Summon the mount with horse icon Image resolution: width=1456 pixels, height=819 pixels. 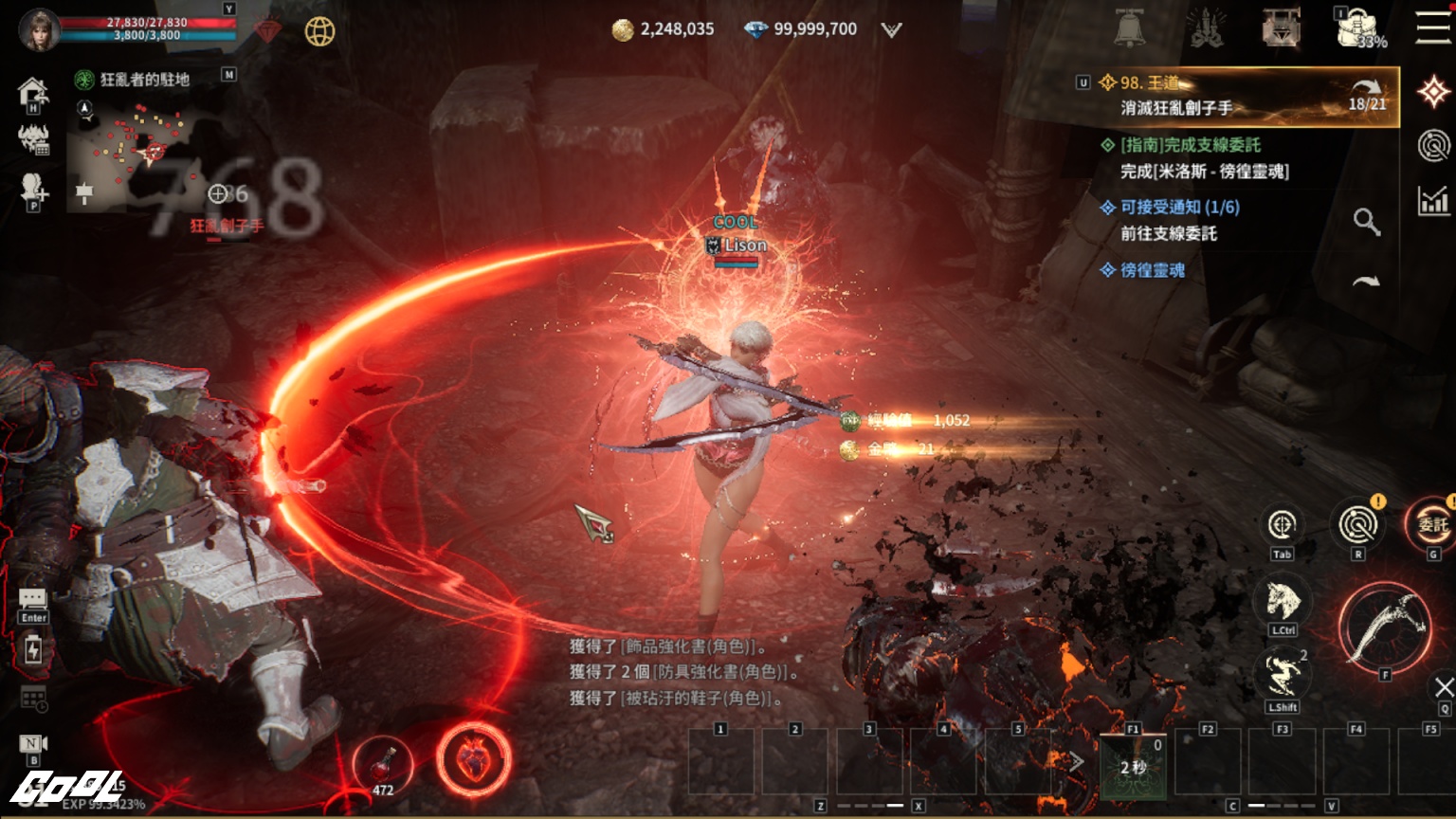[x=1282, y=601]
